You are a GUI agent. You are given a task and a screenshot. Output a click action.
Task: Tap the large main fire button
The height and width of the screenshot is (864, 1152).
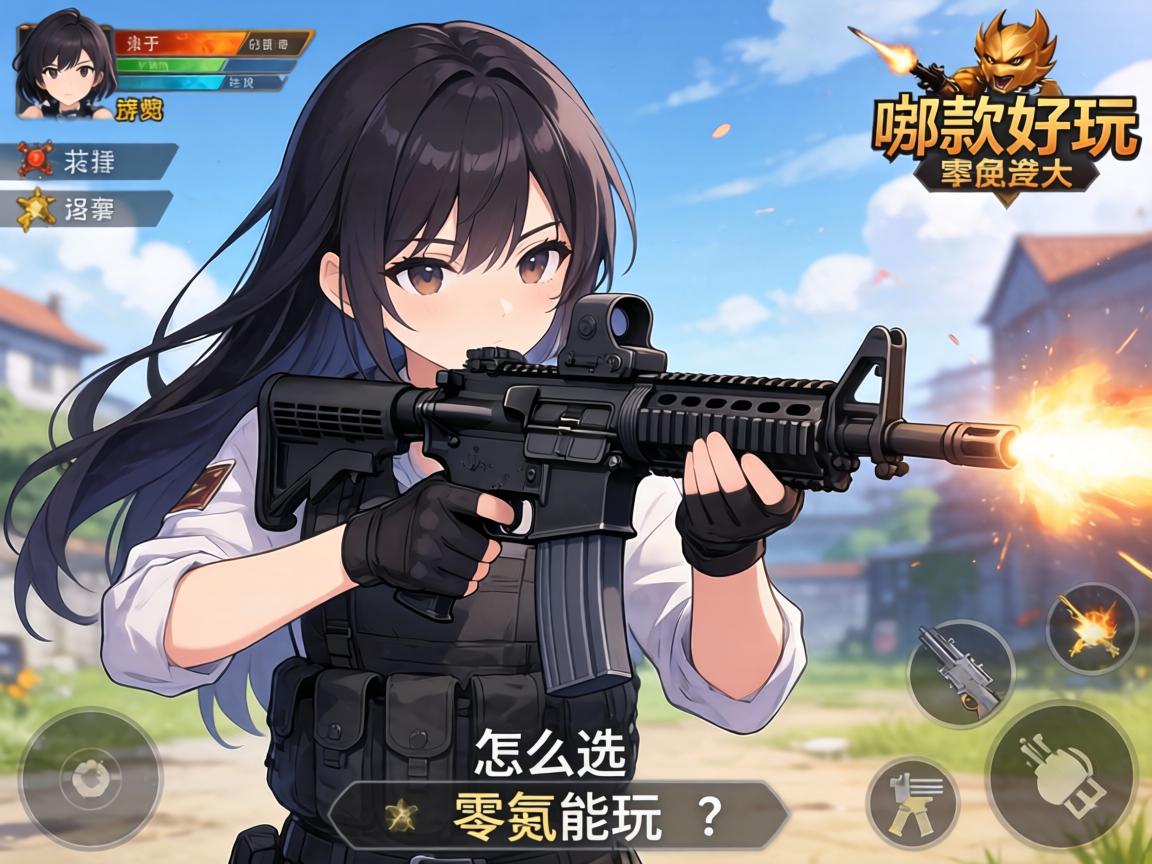pyautogui.click(x=1061, y=774)
